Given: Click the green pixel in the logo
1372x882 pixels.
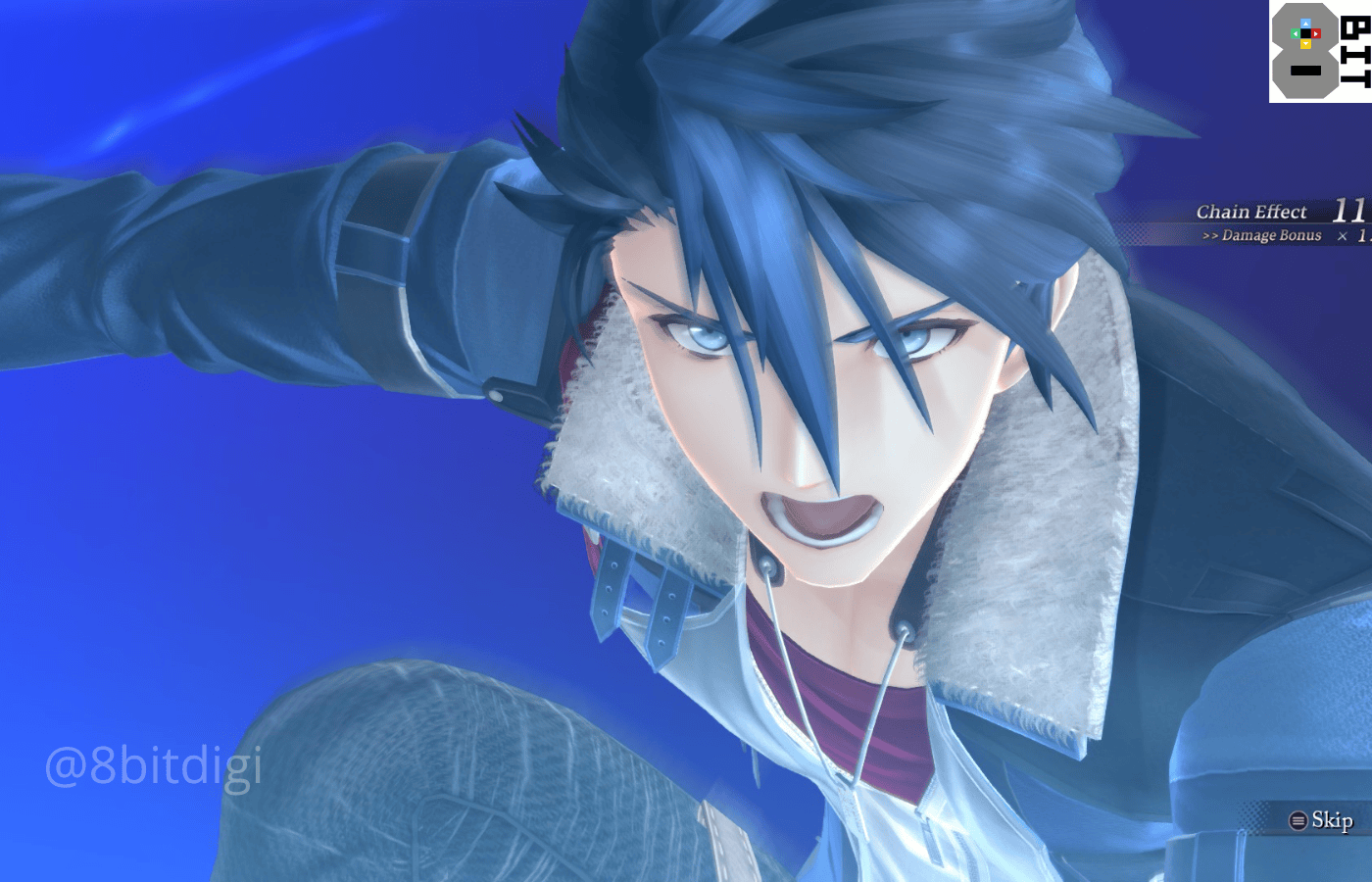Looking at the screenshot, I should pos(1296,33).
